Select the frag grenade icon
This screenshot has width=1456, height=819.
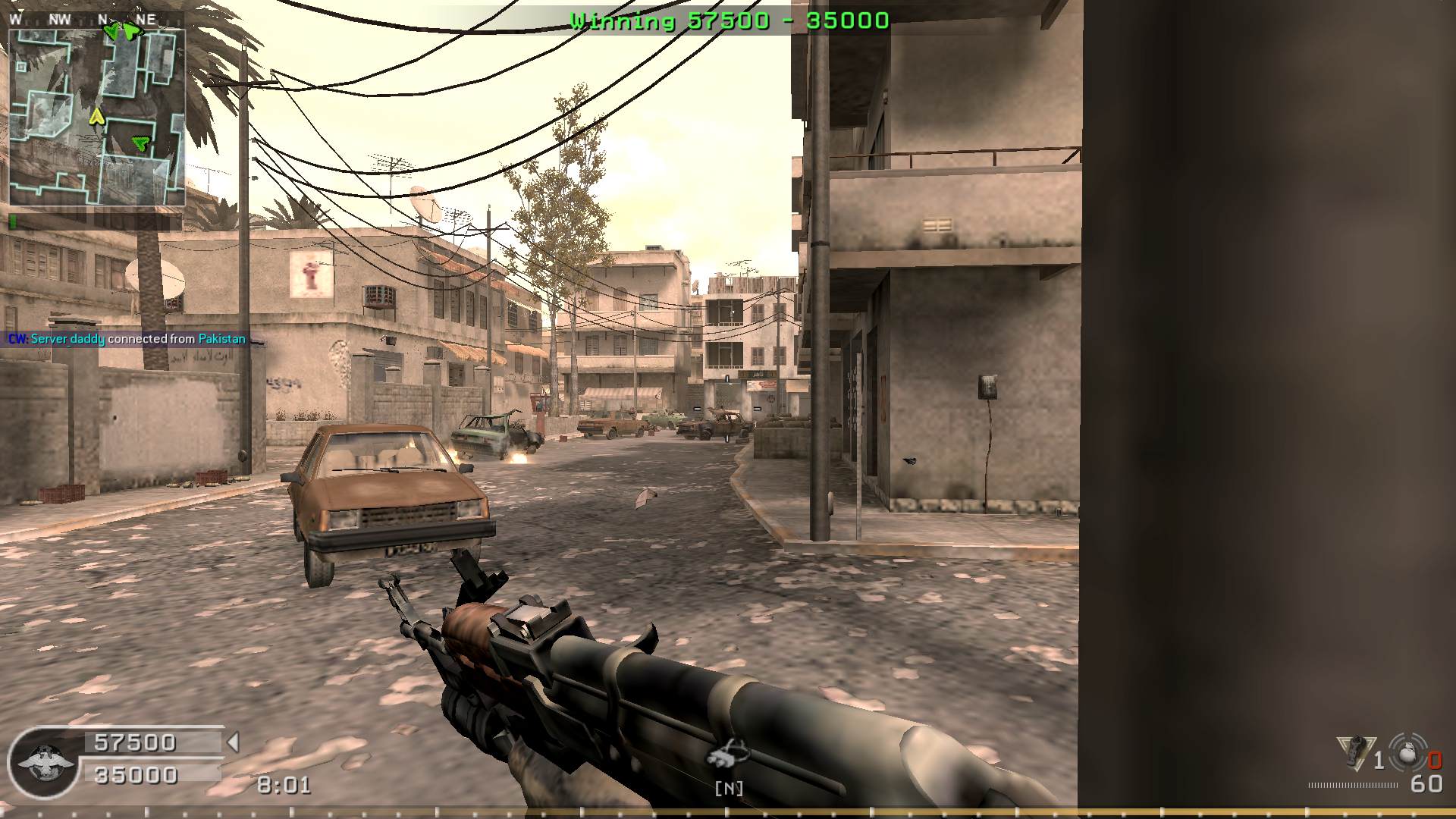pos(1407,754)
